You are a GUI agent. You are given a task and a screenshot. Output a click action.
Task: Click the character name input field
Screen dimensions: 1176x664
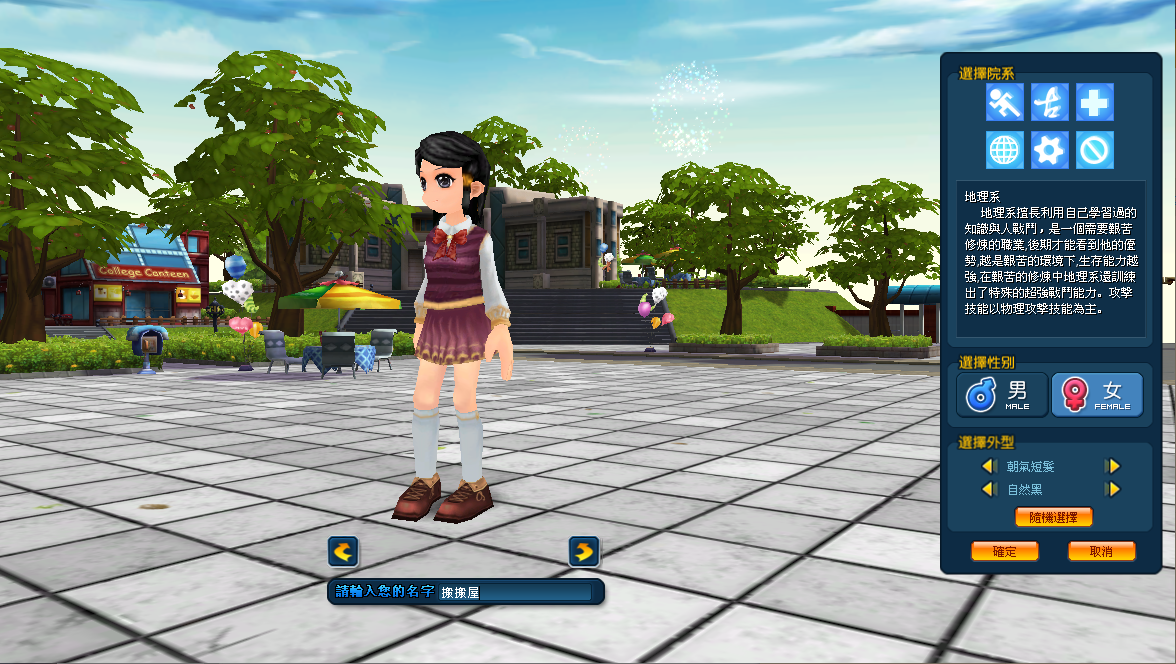tap(514, 592)
